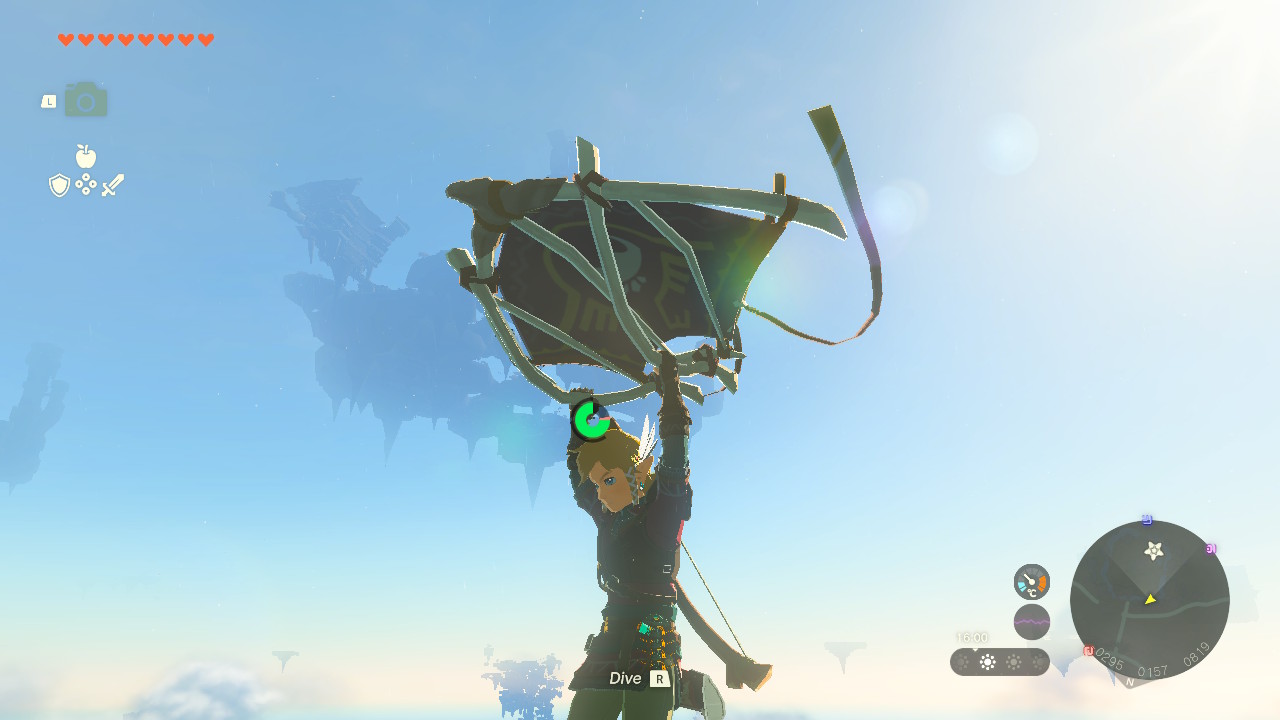
Task: Select the red pin on minimap edge
Action: click(1088, 651)
